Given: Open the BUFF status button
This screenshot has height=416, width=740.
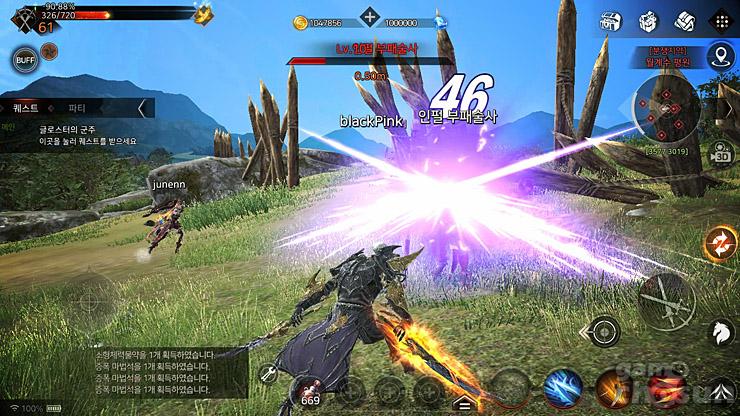Looking at the screenshot, I should [24, 60].
